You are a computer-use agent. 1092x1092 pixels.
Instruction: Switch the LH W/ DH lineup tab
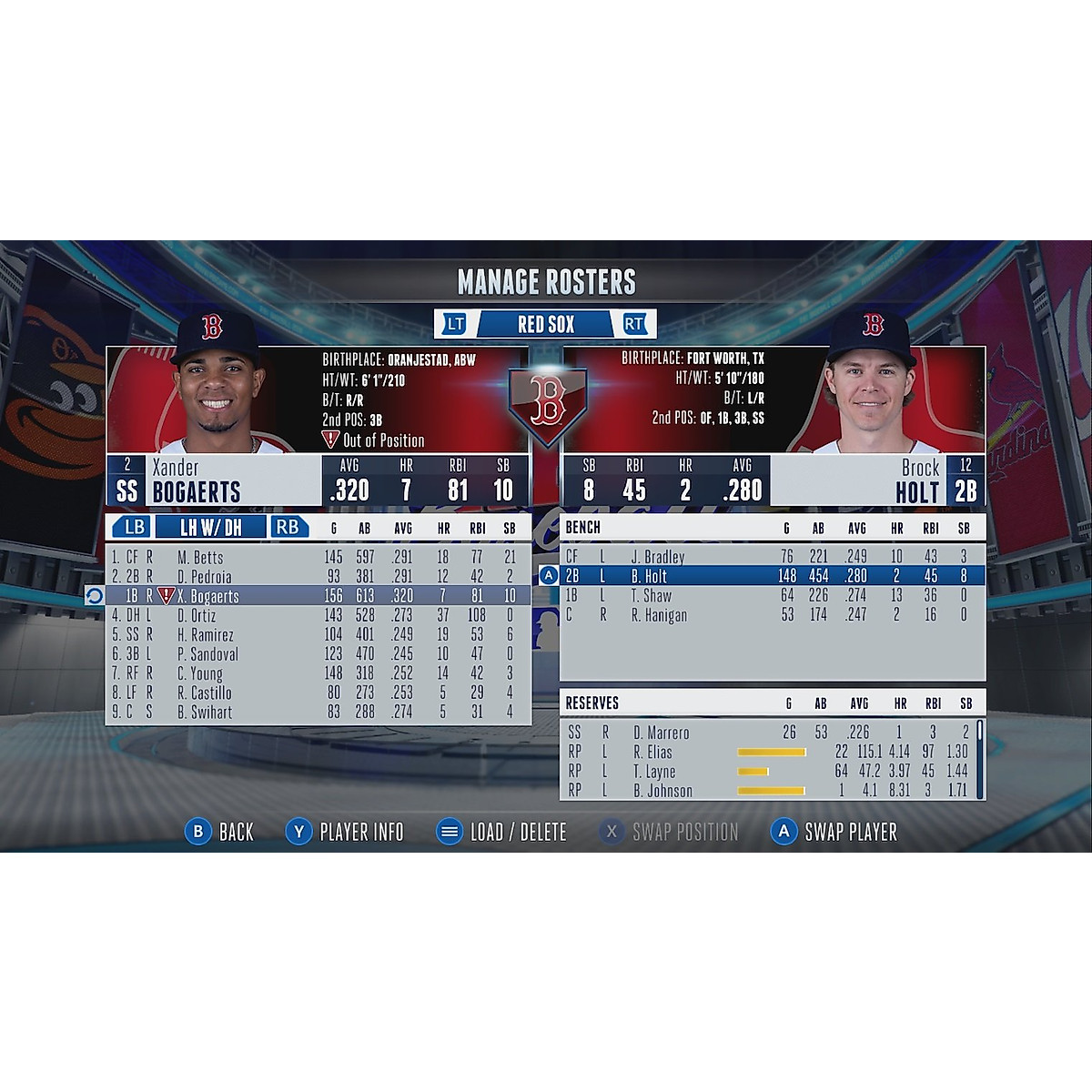pyautogui.click(x=211, y=527)
